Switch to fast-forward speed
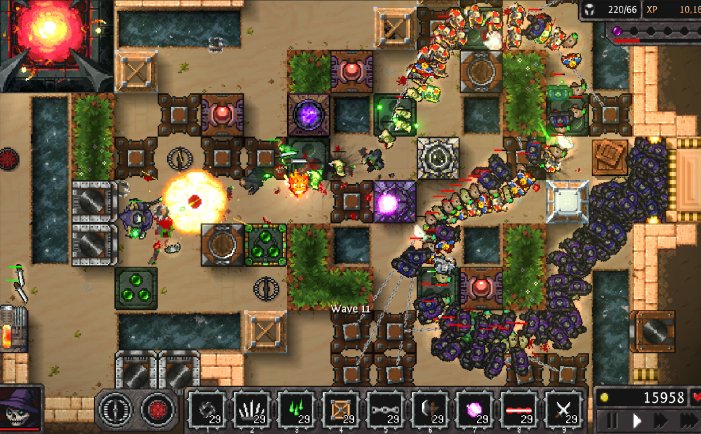This screenshot has width=701, height=434. click(x=661, y=421)
